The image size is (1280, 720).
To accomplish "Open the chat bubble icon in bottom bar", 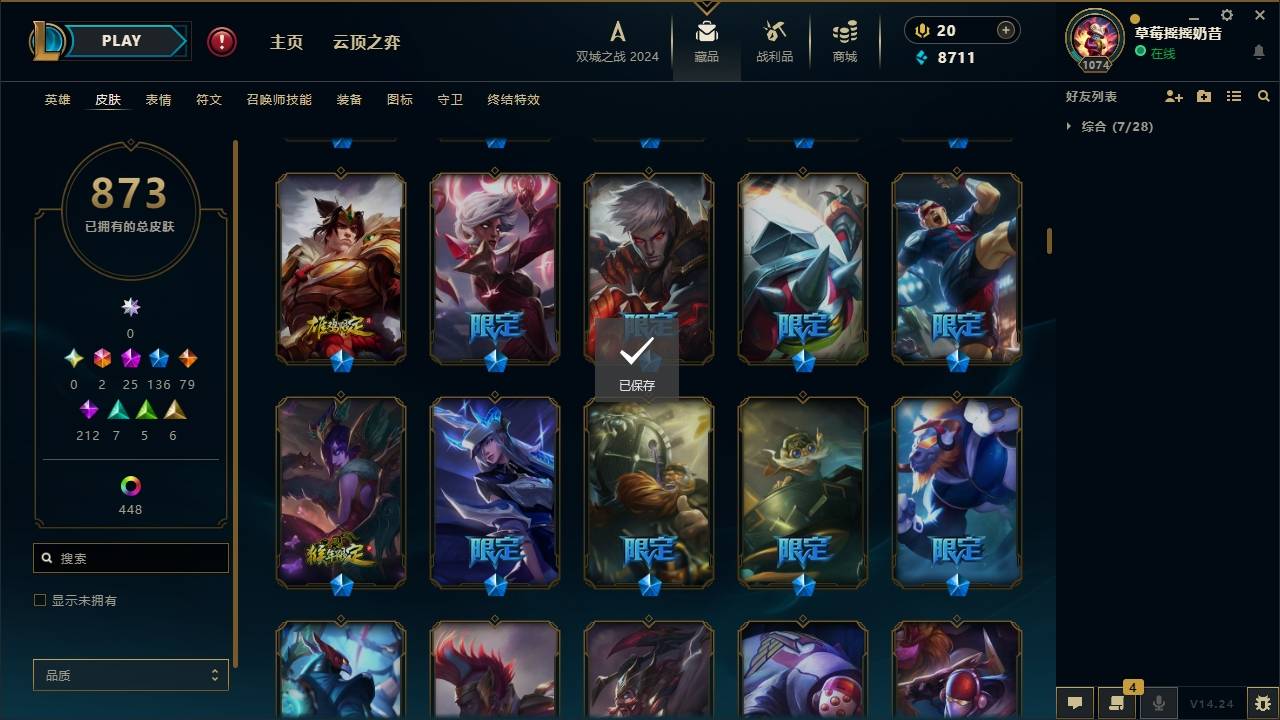I will [x=1075, y=703].
